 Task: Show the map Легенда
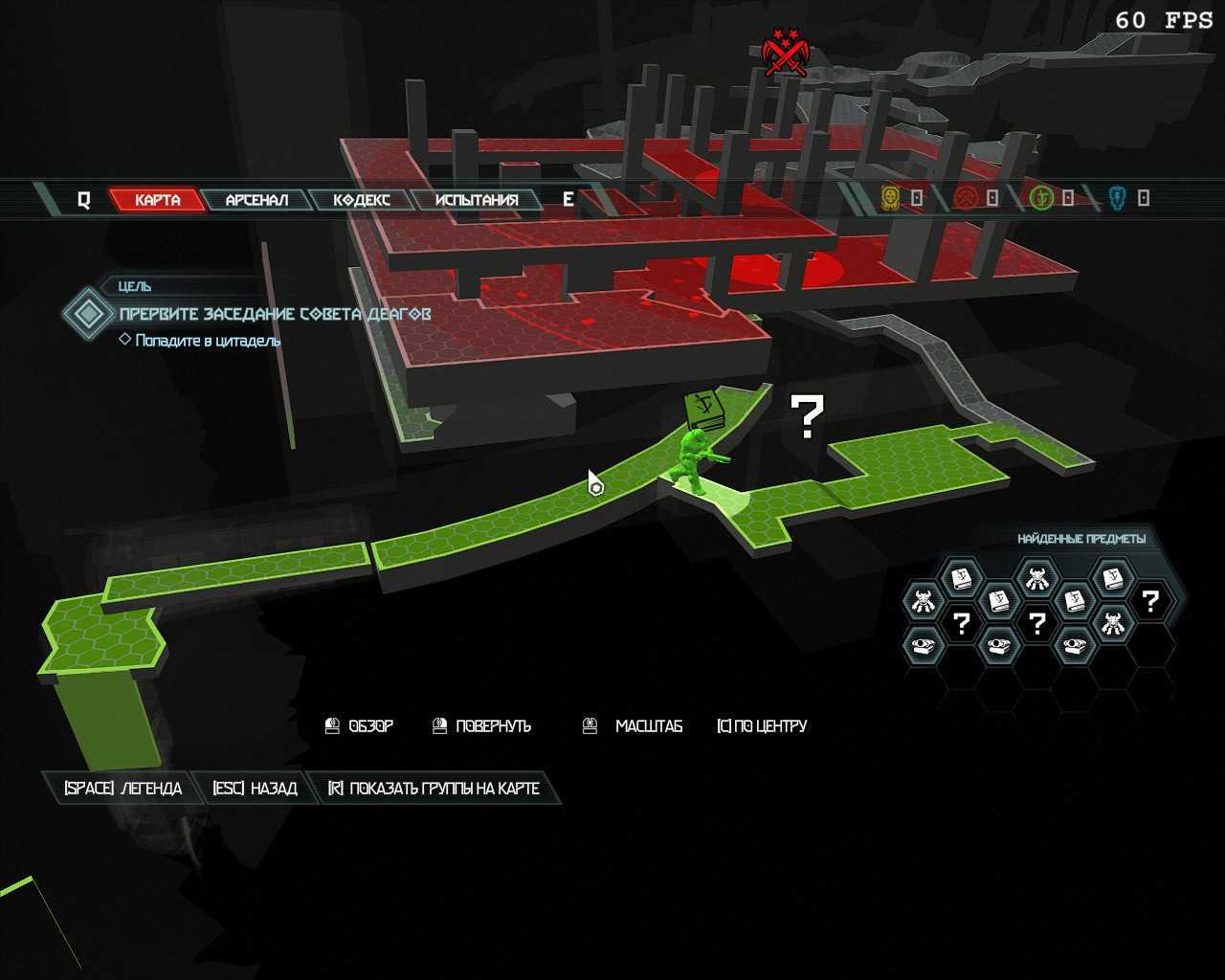[122, 789]
